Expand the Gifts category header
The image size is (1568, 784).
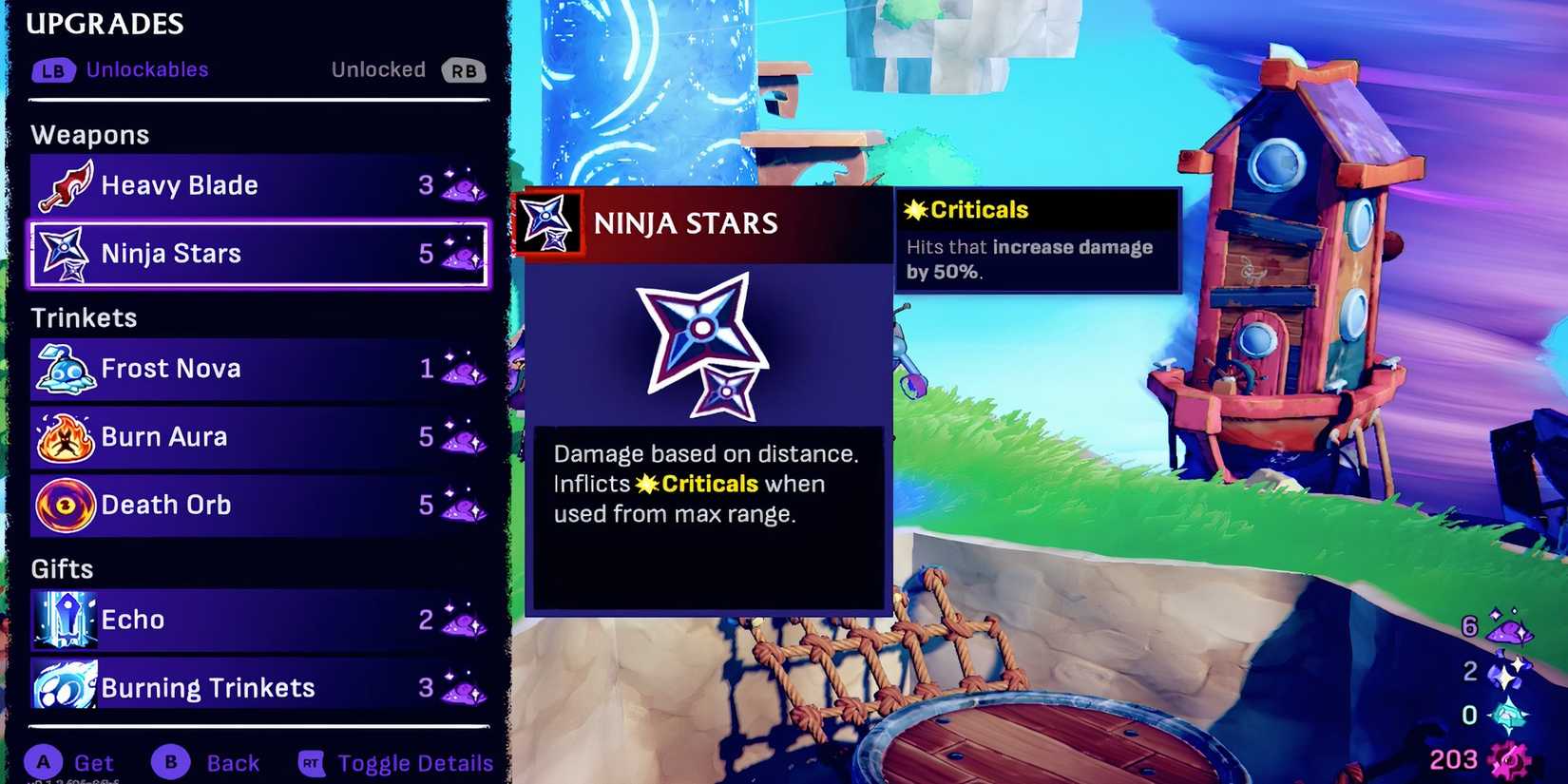pos(60,567)
